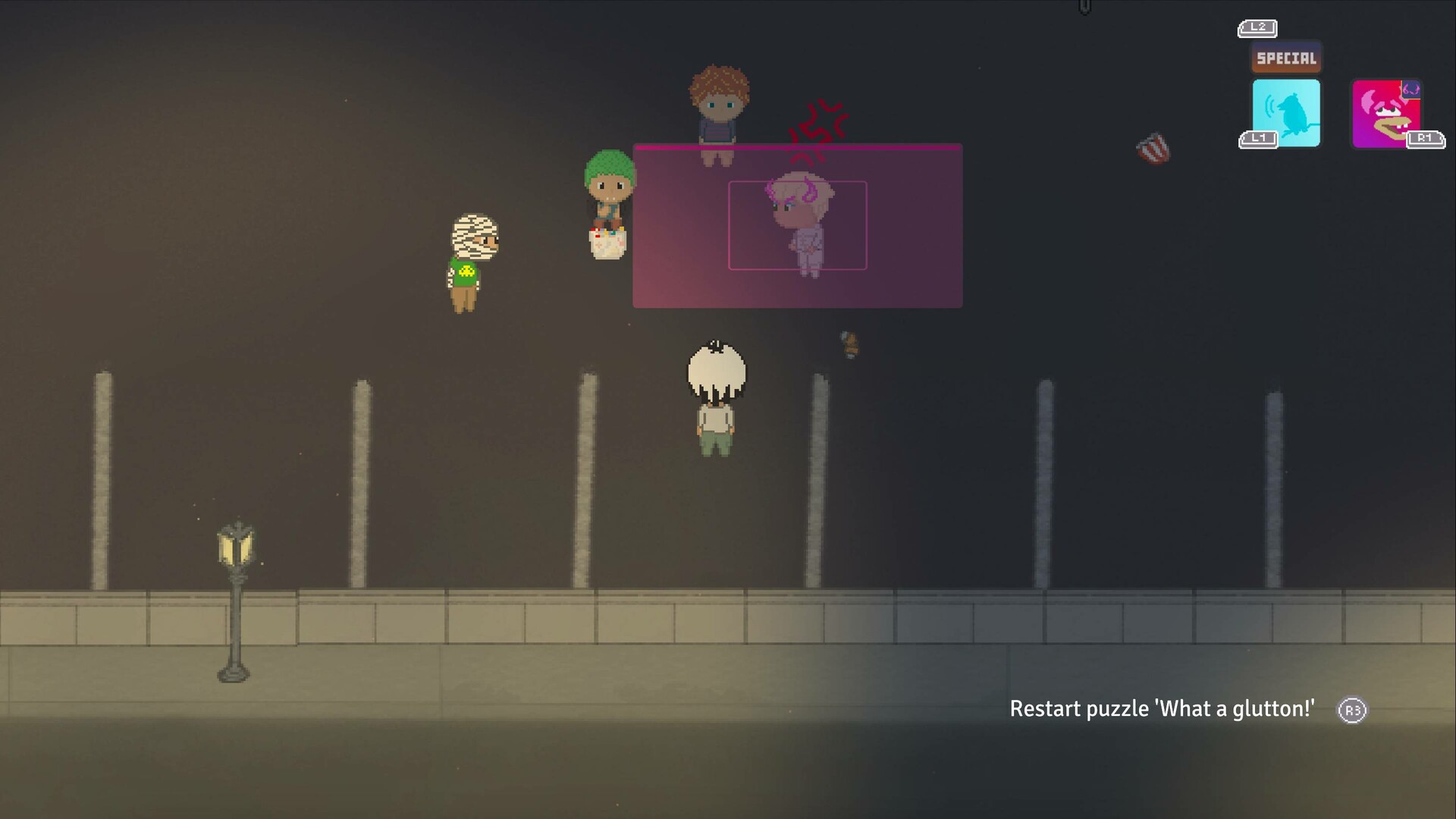
Task: Click the brown-haired kid at the top
Action: coord(717,106)
